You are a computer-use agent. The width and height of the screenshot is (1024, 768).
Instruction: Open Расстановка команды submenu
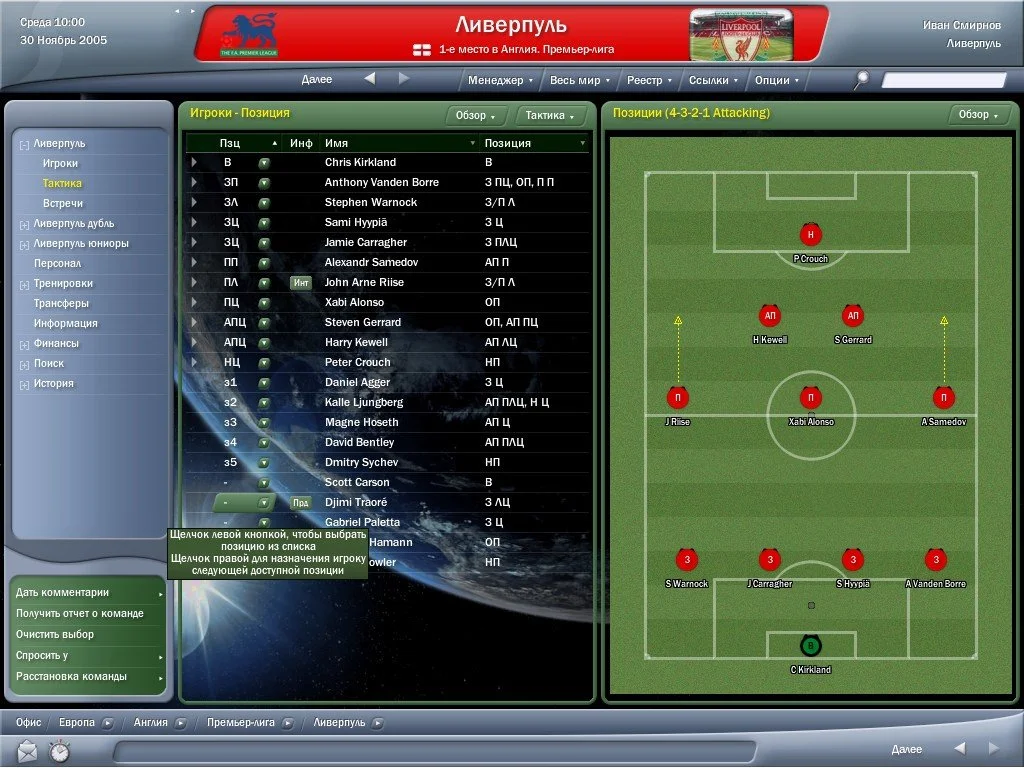(x=72, y=676)
